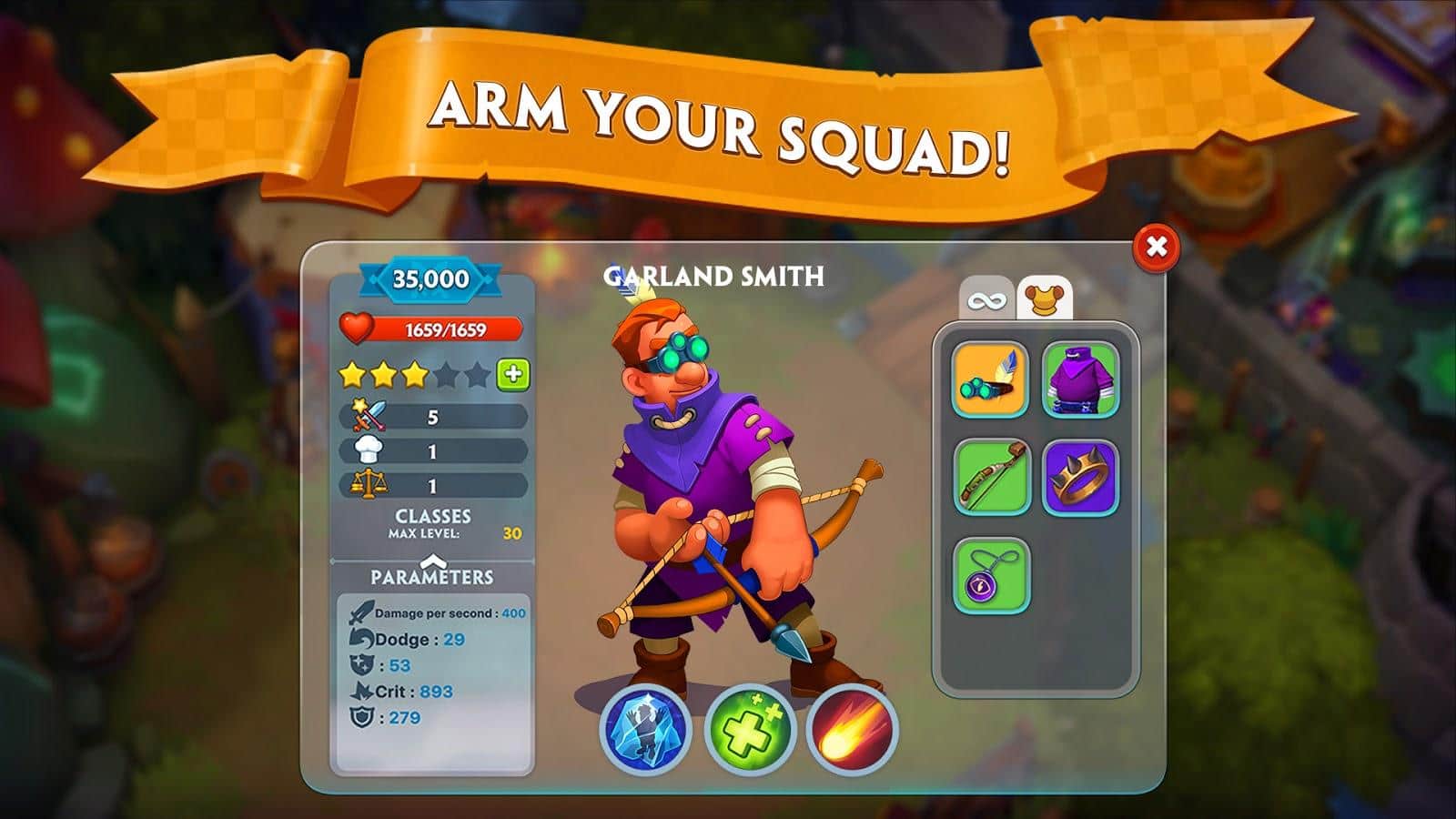Select the wooden bow weapon slot

click(x=990, y=478)
